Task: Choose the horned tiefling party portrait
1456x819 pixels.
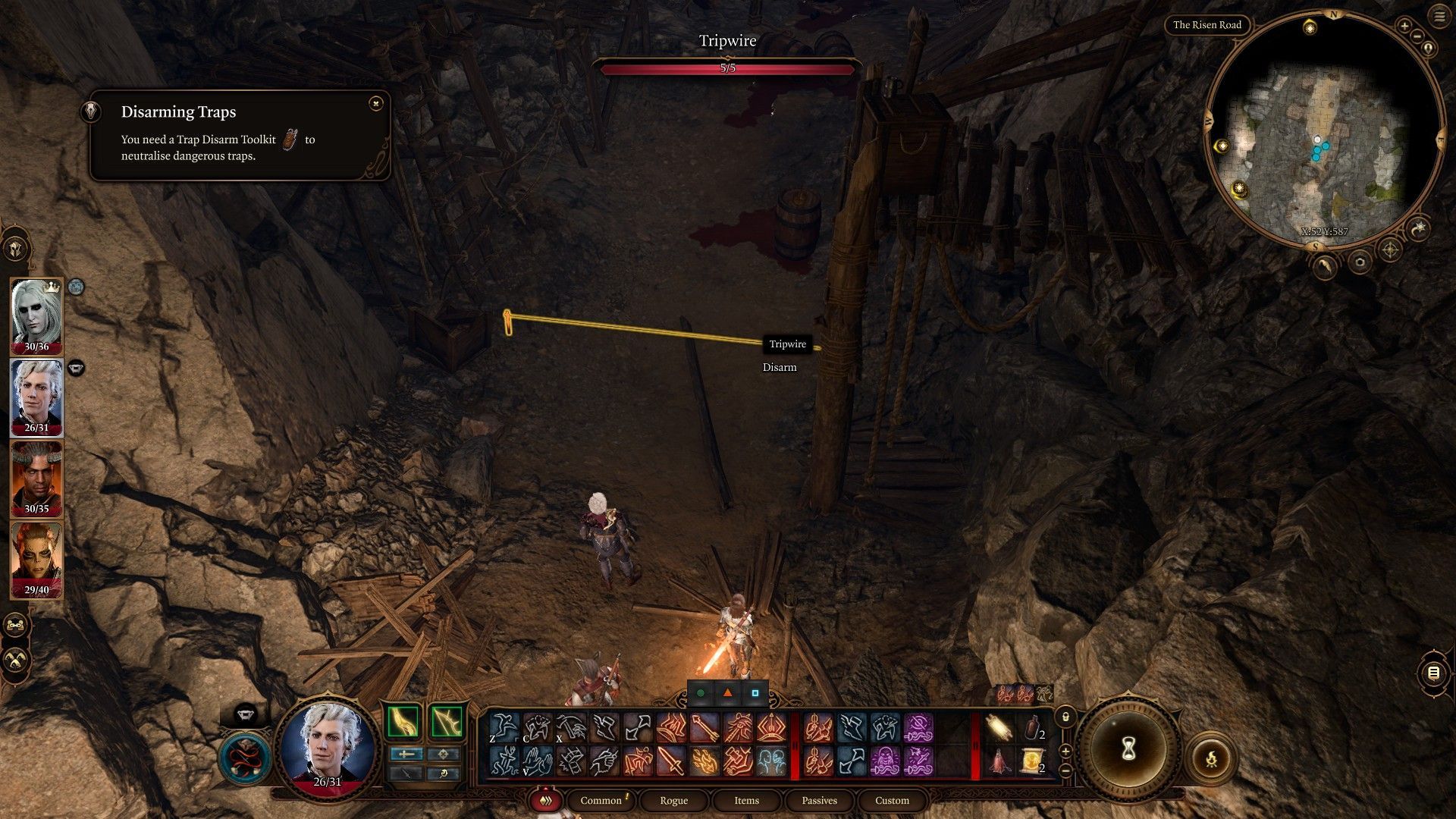Action: [36, 478]
